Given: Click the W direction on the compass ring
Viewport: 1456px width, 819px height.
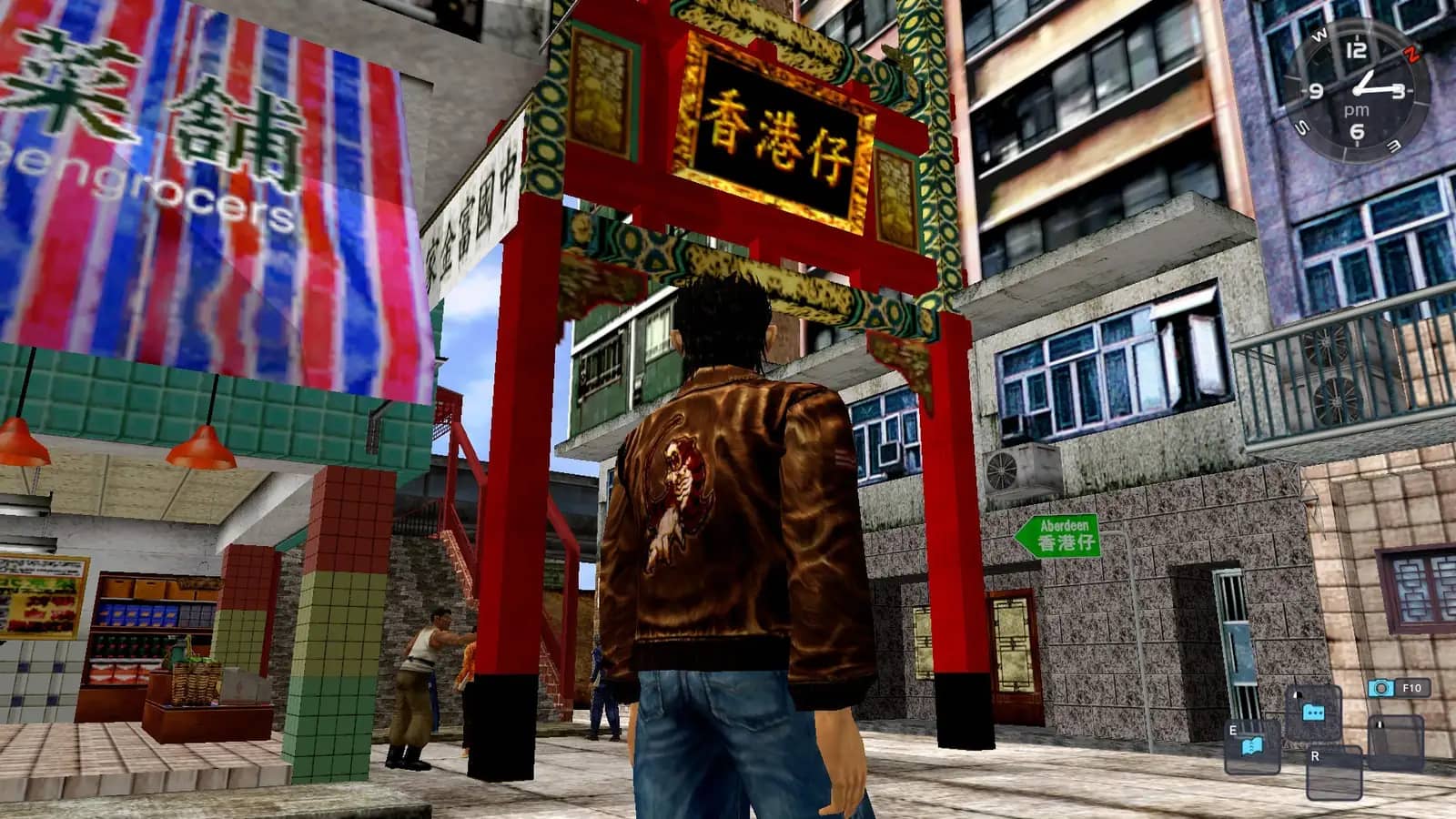Looking at the screenshot, I should (1319, 34).
